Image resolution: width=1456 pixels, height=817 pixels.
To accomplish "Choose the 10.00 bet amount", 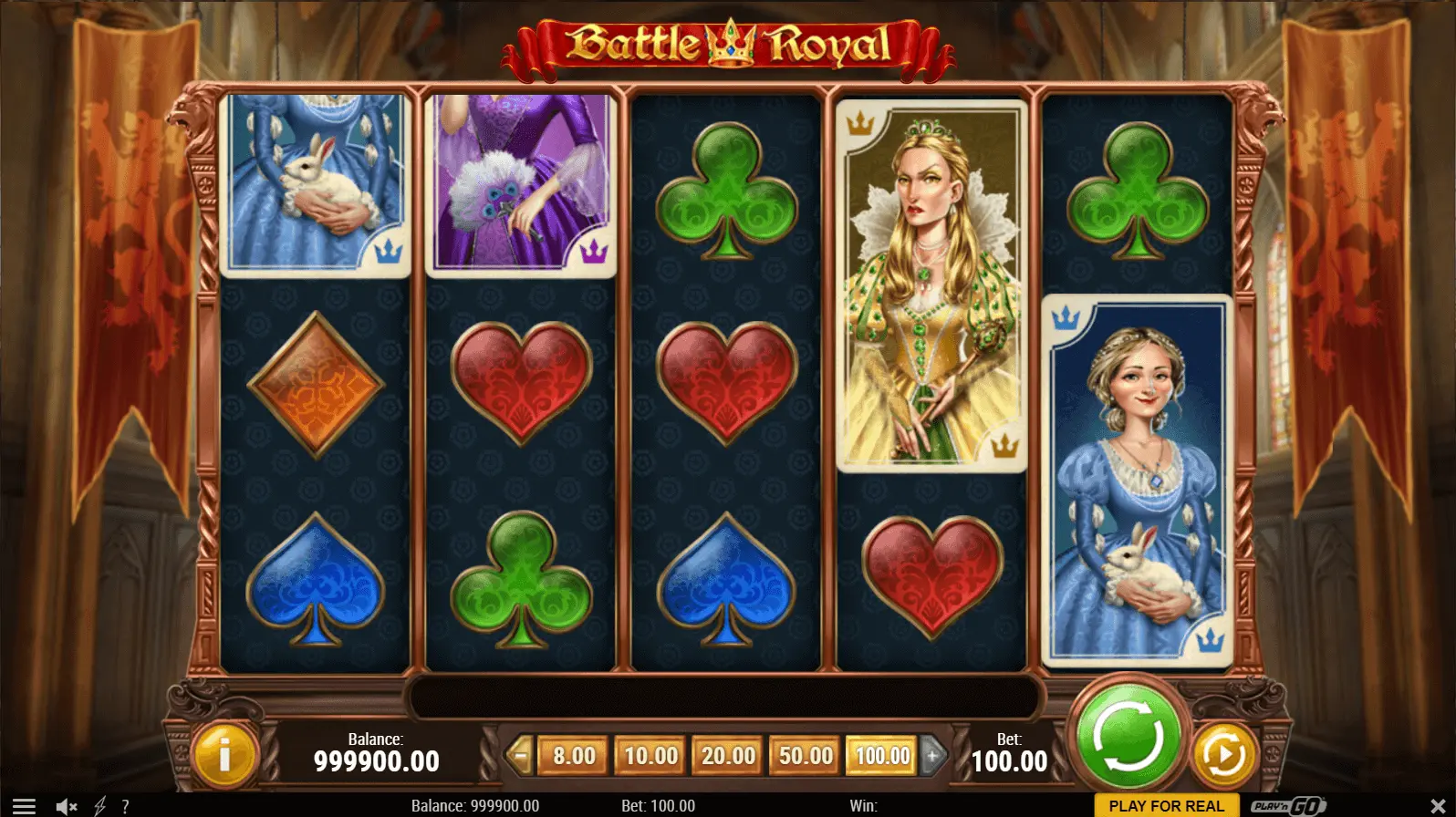I will [650, 756].
